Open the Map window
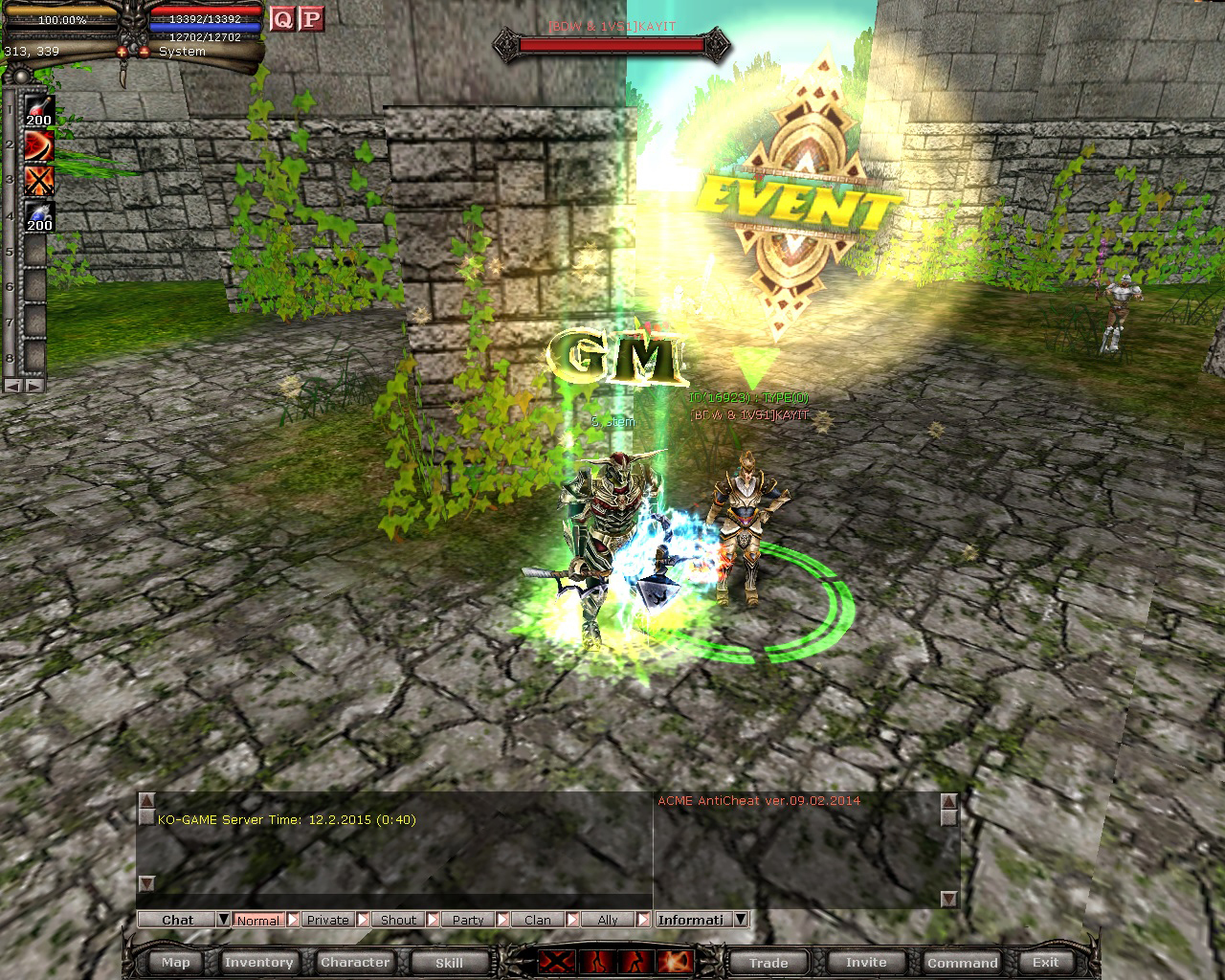 [176, 963]
